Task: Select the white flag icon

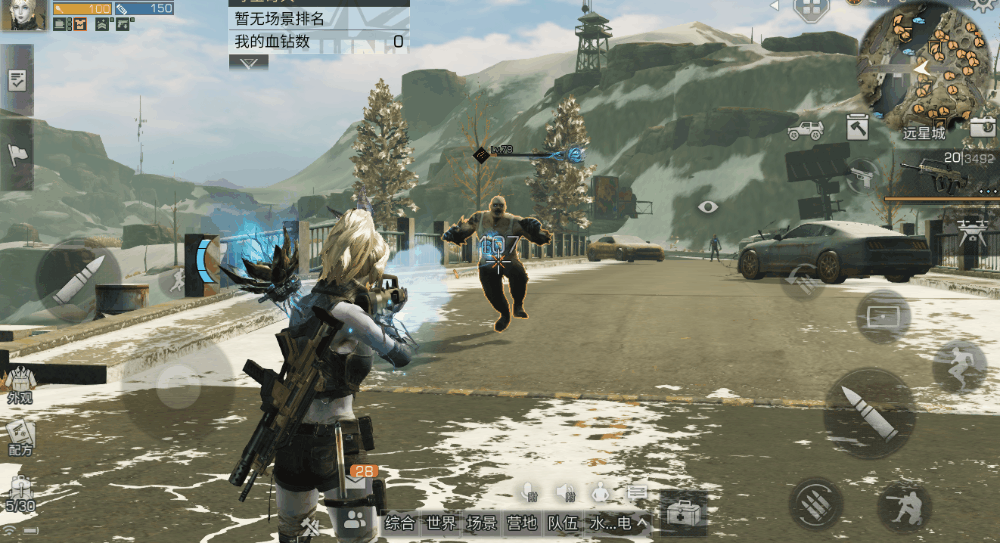Action: 17,154
